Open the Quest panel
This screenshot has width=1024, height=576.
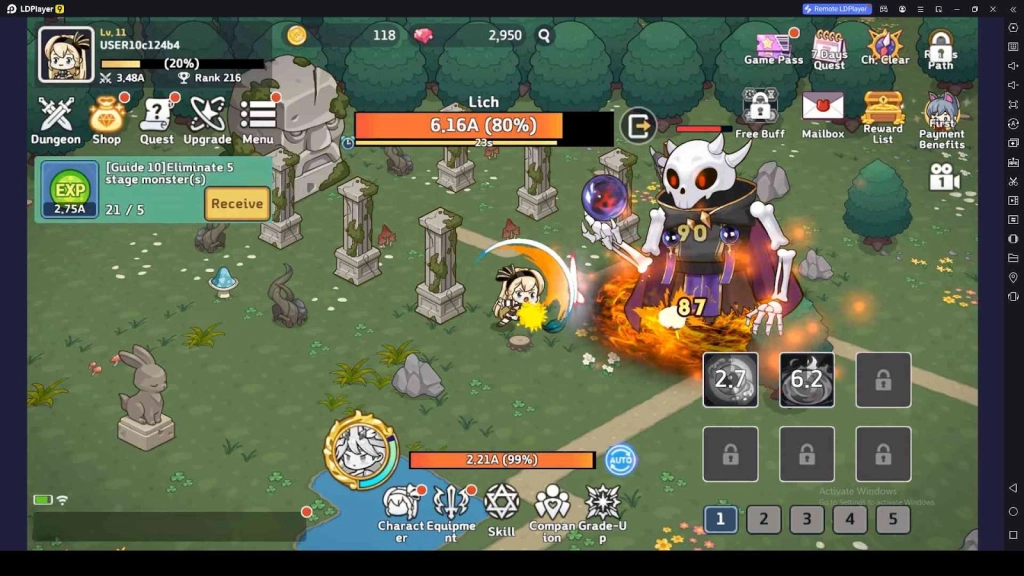click(x=157, y=120)
